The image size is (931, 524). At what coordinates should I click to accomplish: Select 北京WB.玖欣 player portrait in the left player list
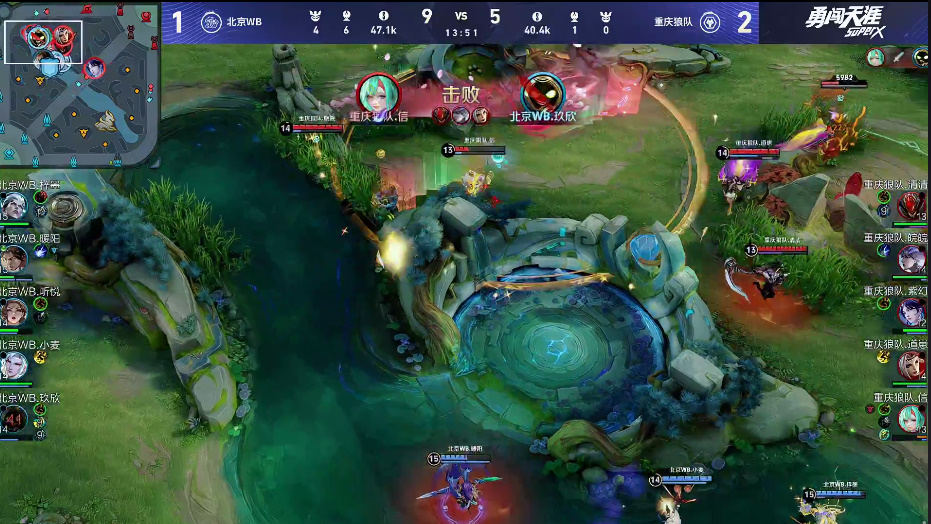(13, 418)
